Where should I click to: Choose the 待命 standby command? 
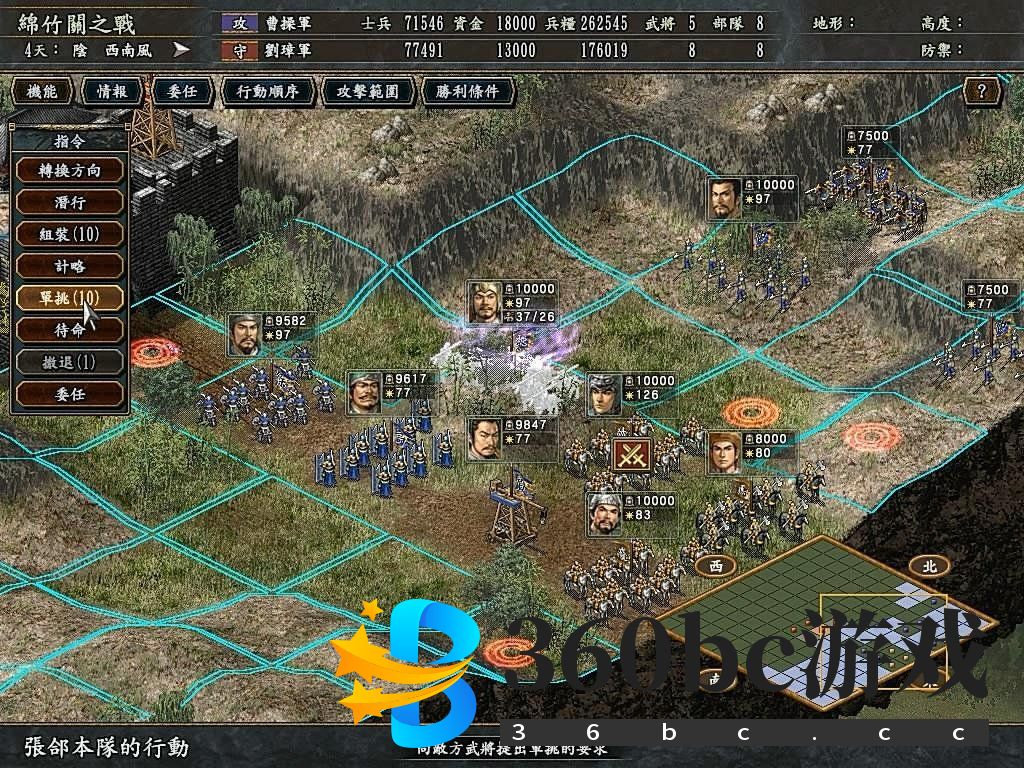click(70, 330)
